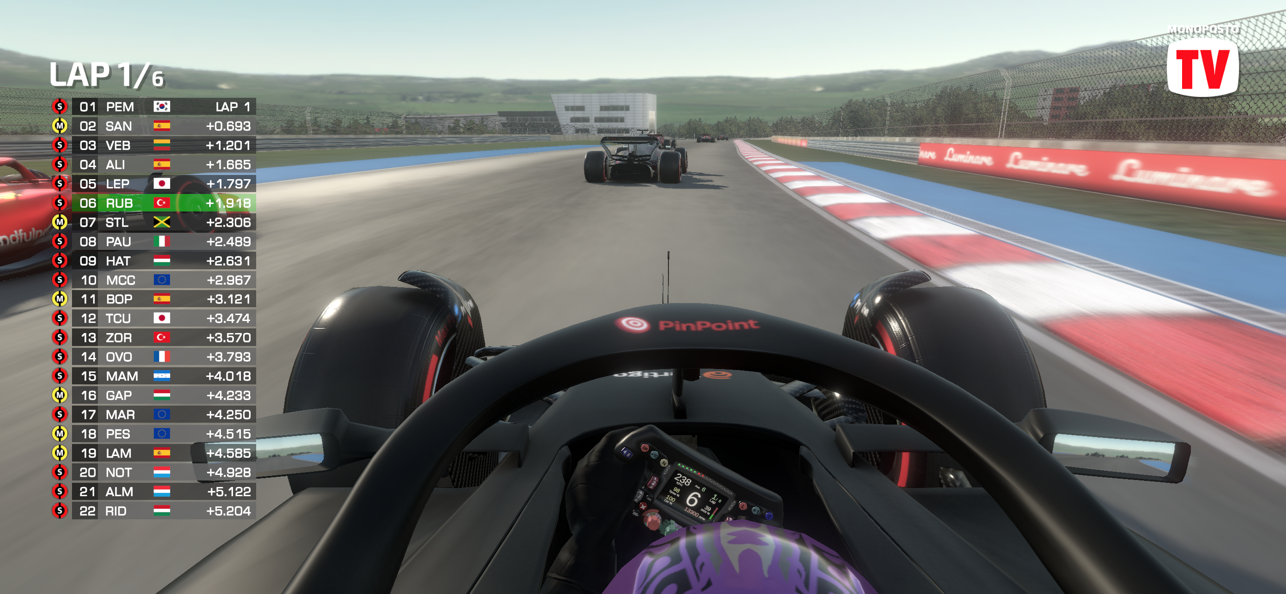Select the NOT entry in twentieth

click(155, 472)
